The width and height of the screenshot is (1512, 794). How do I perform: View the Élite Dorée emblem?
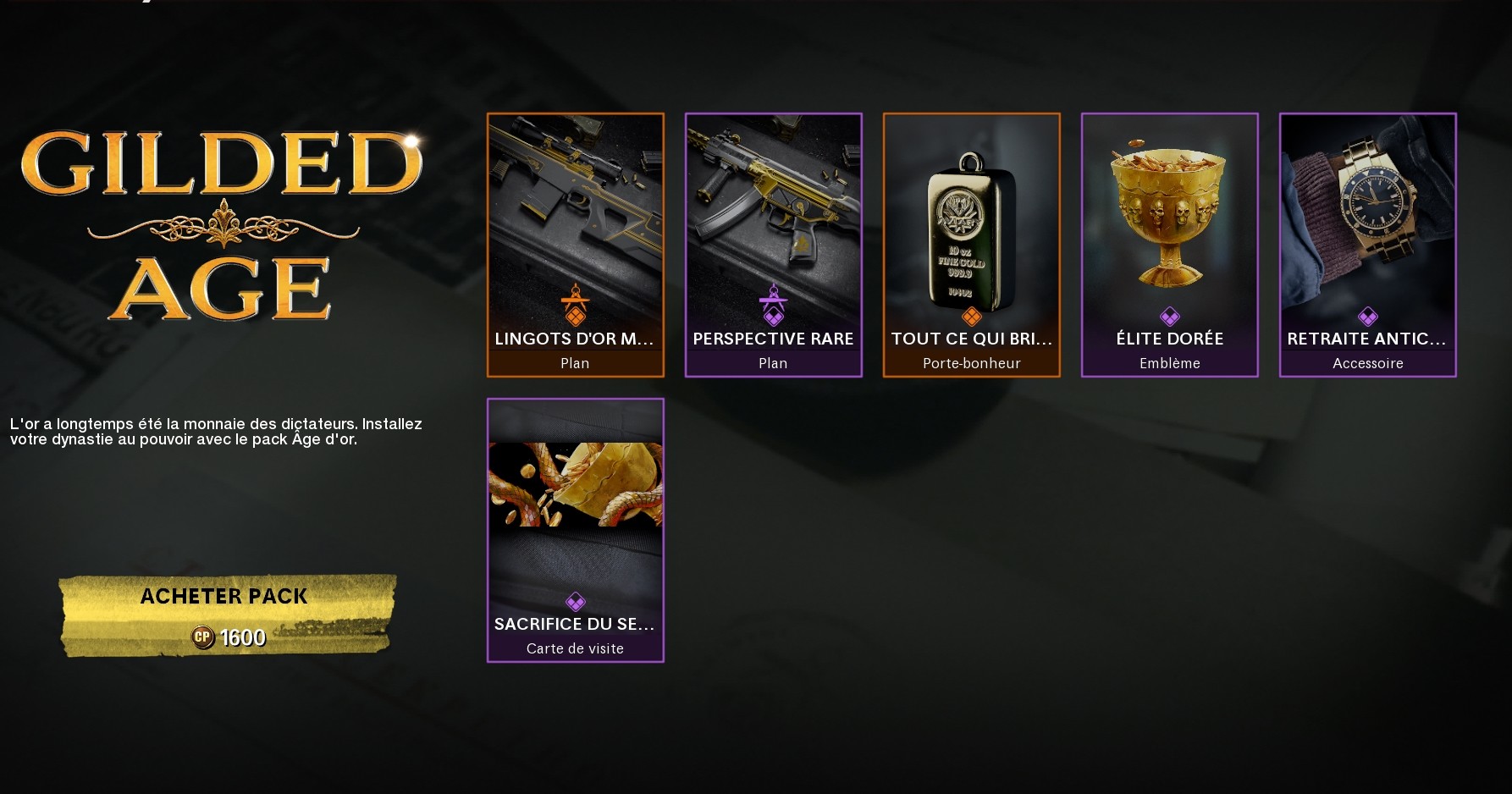point(1169,212)
